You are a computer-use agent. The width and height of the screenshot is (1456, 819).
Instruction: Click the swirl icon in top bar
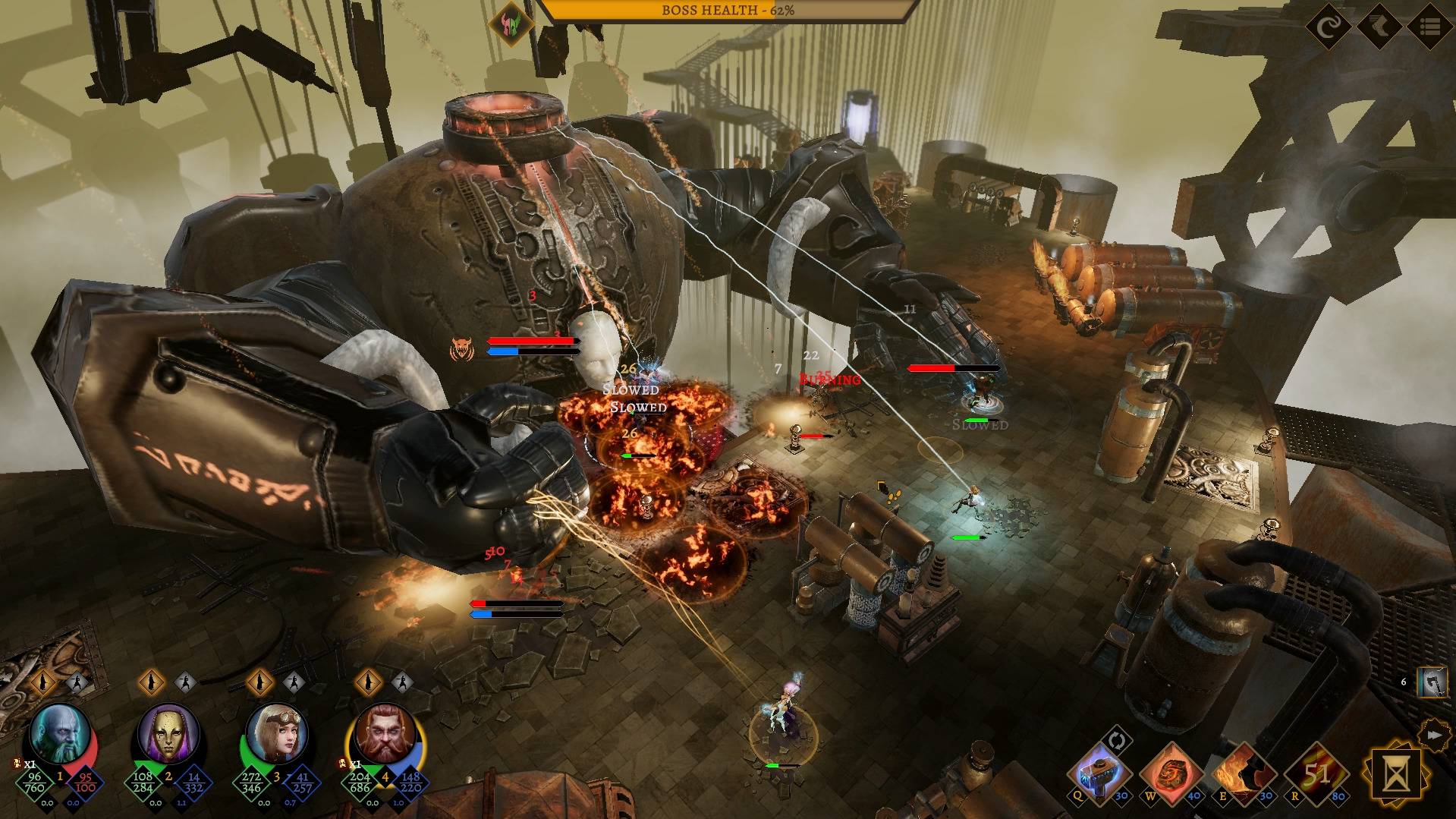[x=1329, y=28]
